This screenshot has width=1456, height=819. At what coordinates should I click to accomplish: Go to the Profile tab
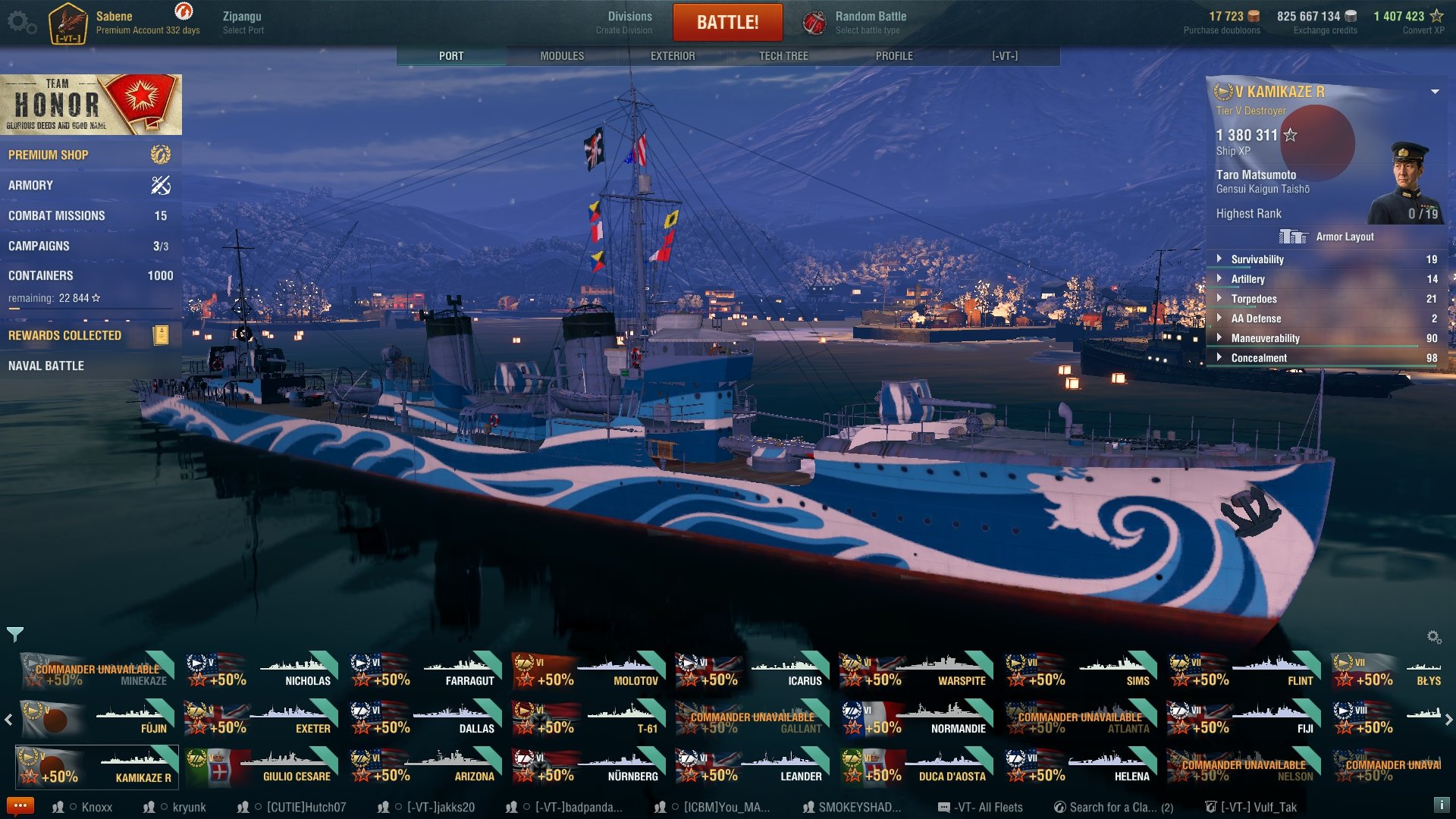tap(894, 56)
